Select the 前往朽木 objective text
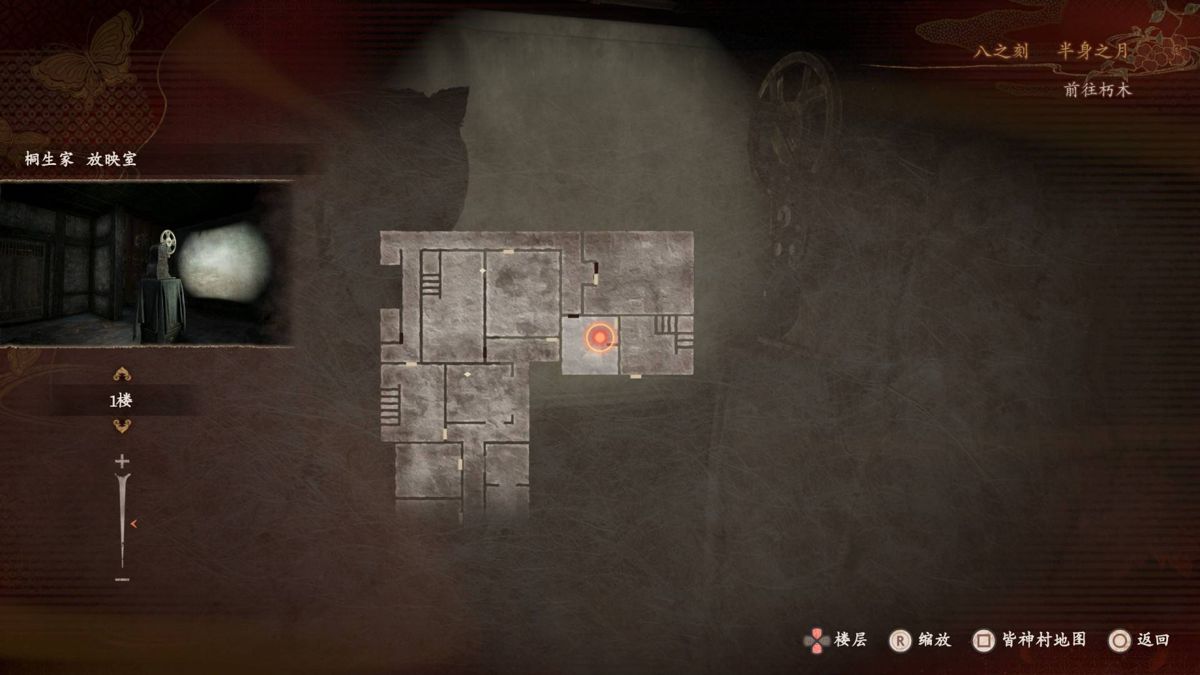The image size is (1200, 675). click(1098, 89)
